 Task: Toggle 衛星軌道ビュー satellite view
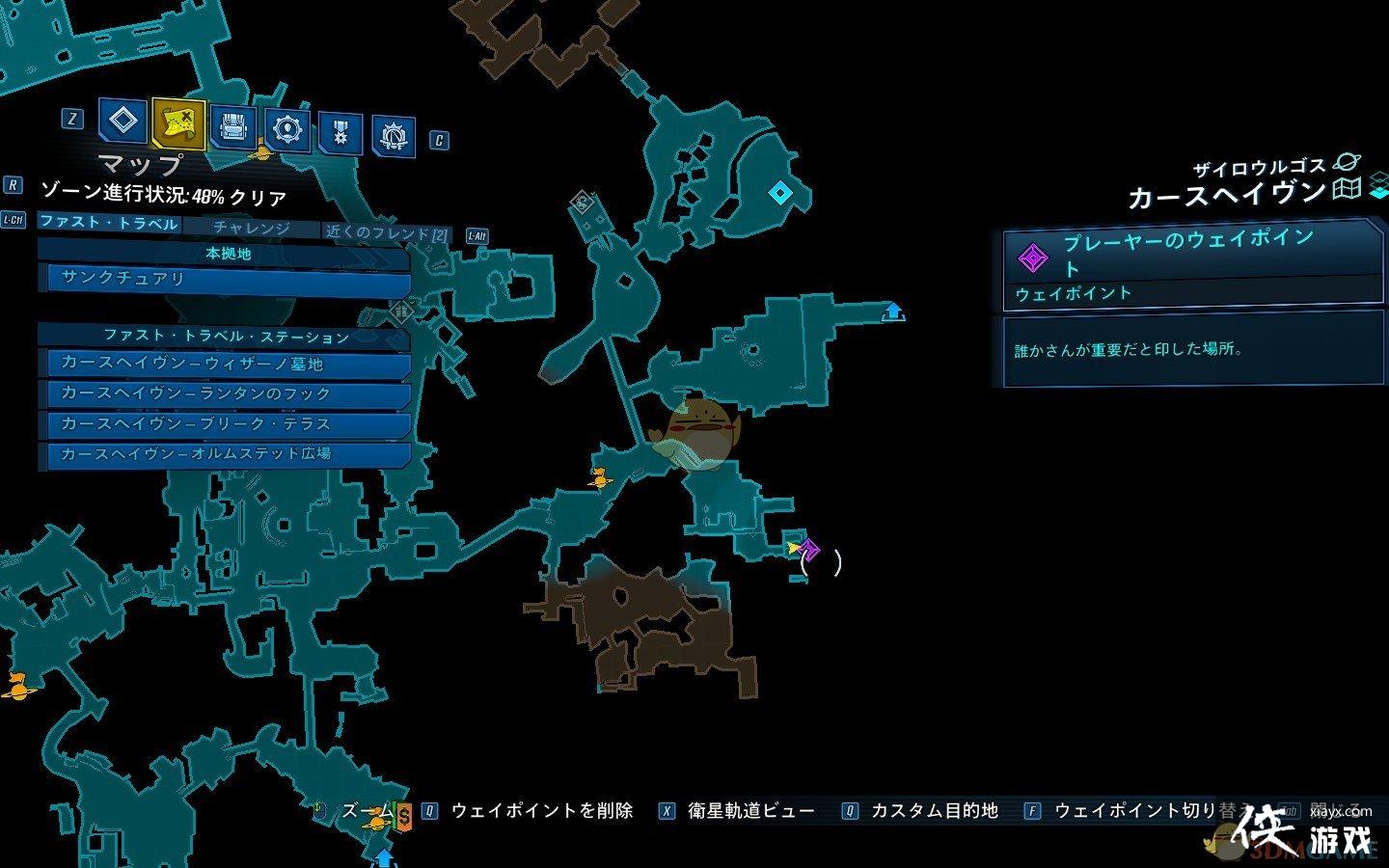click(750, 810)
